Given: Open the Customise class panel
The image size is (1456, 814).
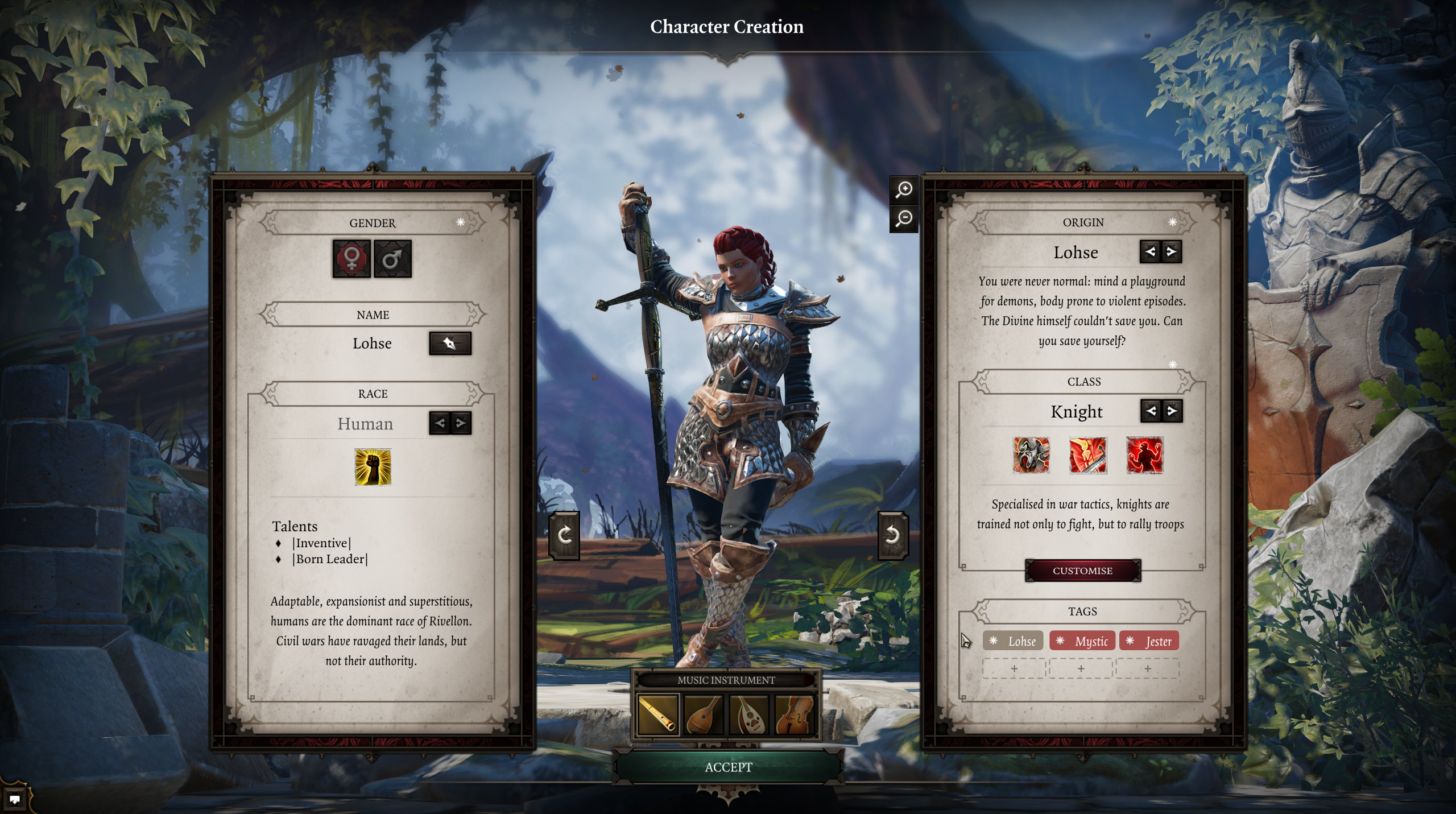Looking at the screenshot, I should [x=1082, y=571].
